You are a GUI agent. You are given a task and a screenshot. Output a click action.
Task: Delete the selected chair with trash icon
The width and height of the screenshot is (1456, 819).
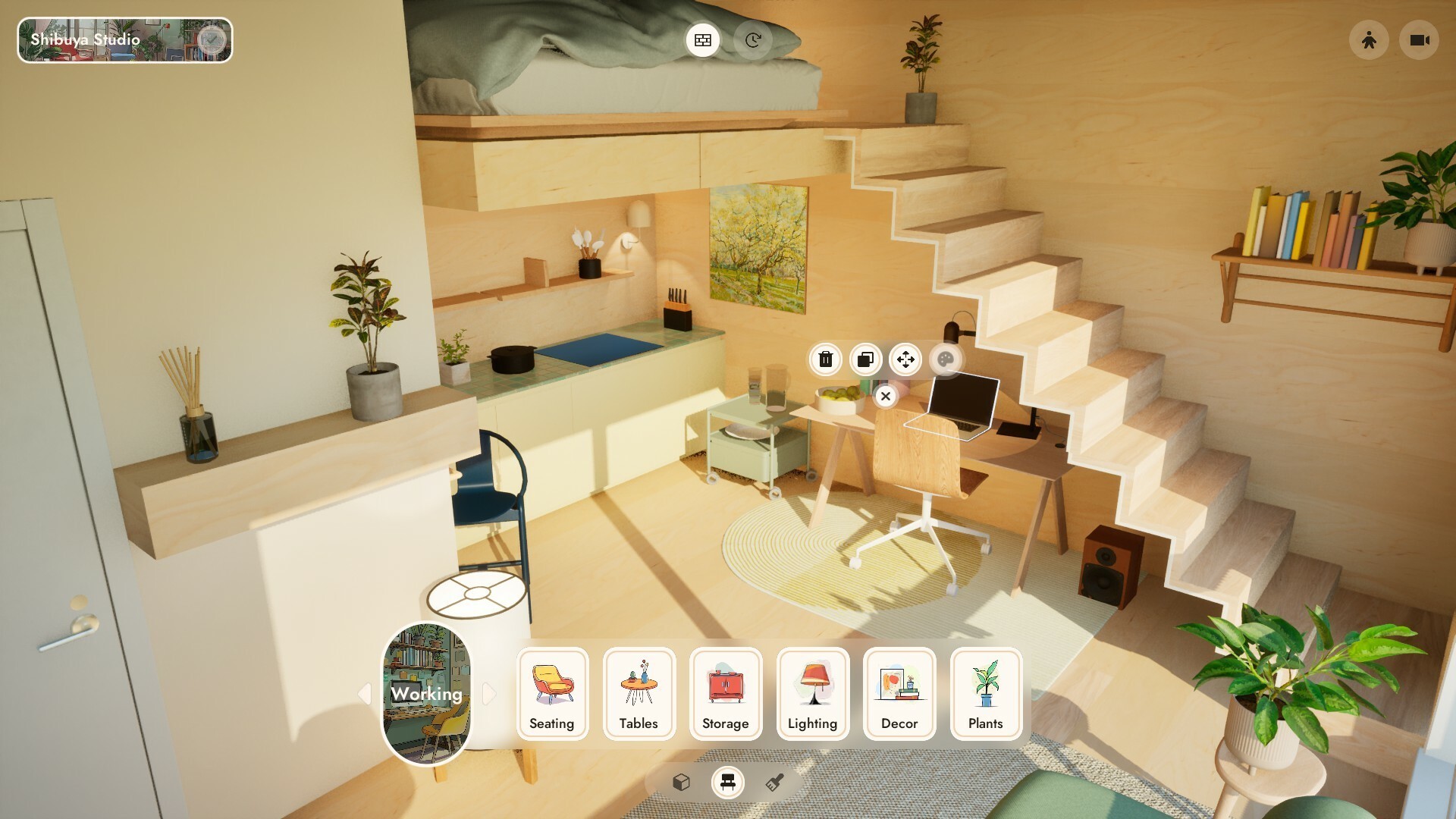826,359
